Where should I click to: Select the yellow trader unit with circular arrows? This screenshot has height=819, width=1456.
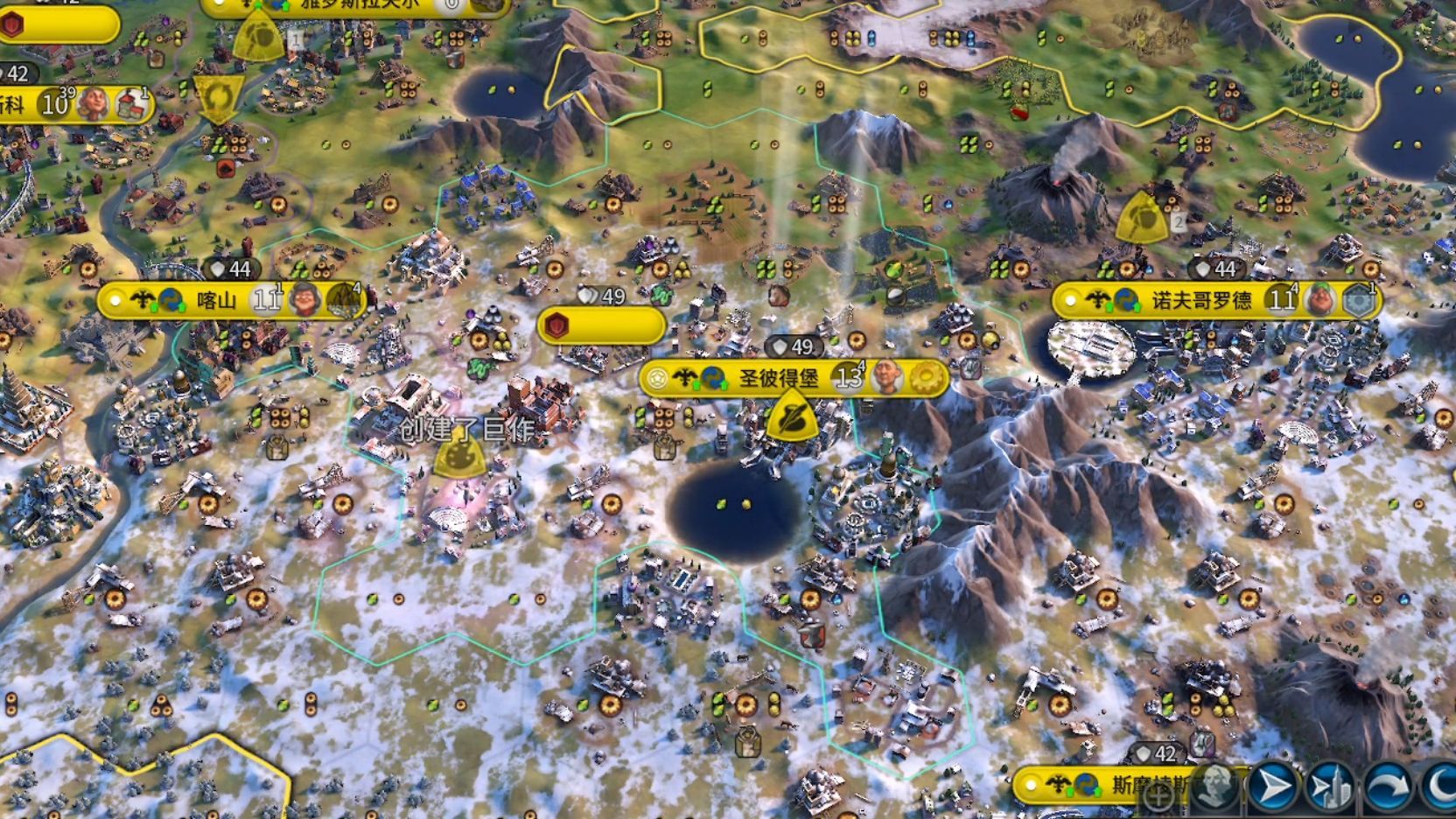tap(218, 98)
